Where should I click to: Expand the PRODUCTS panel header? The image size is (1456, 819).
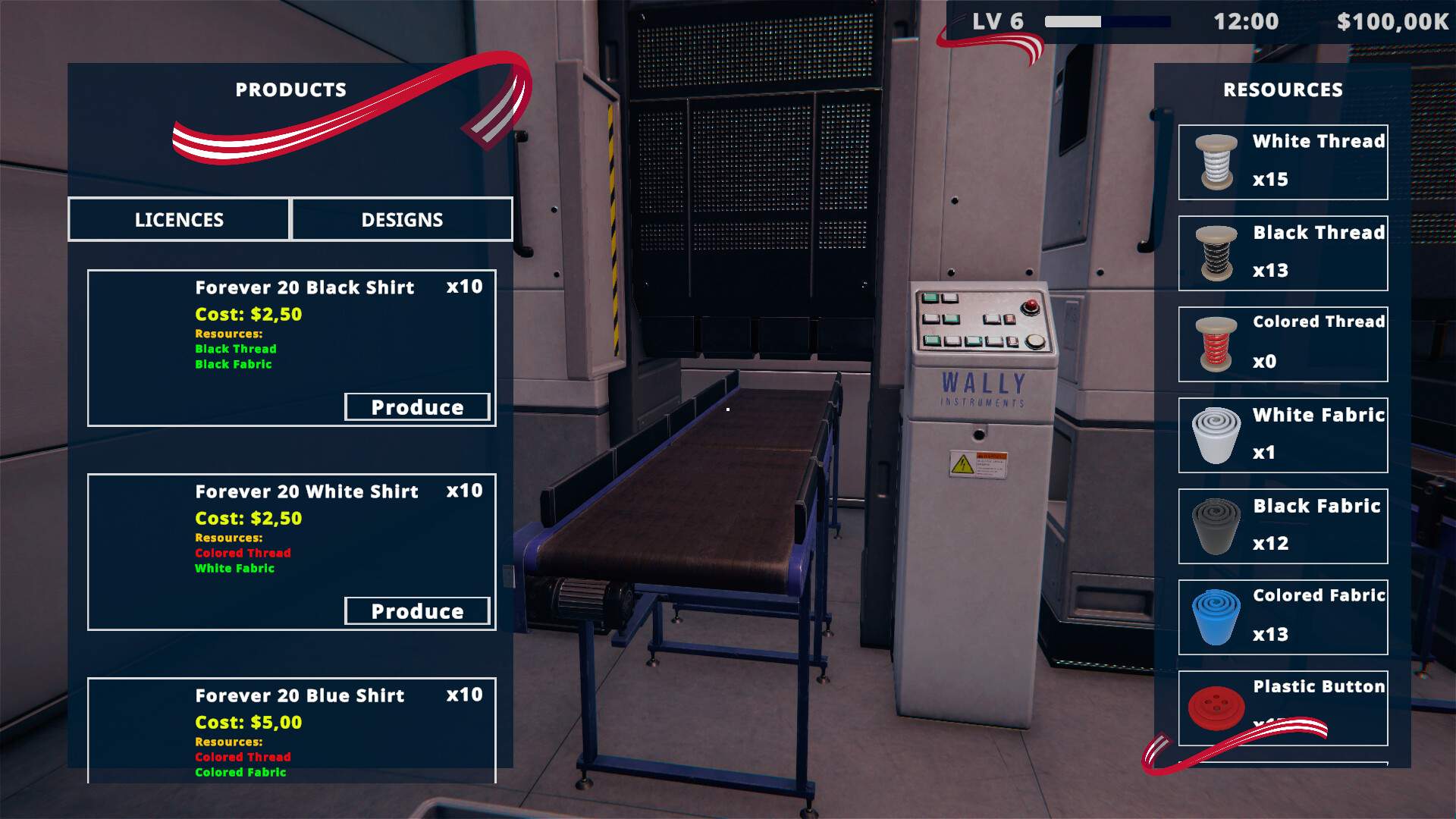(290, 89)
